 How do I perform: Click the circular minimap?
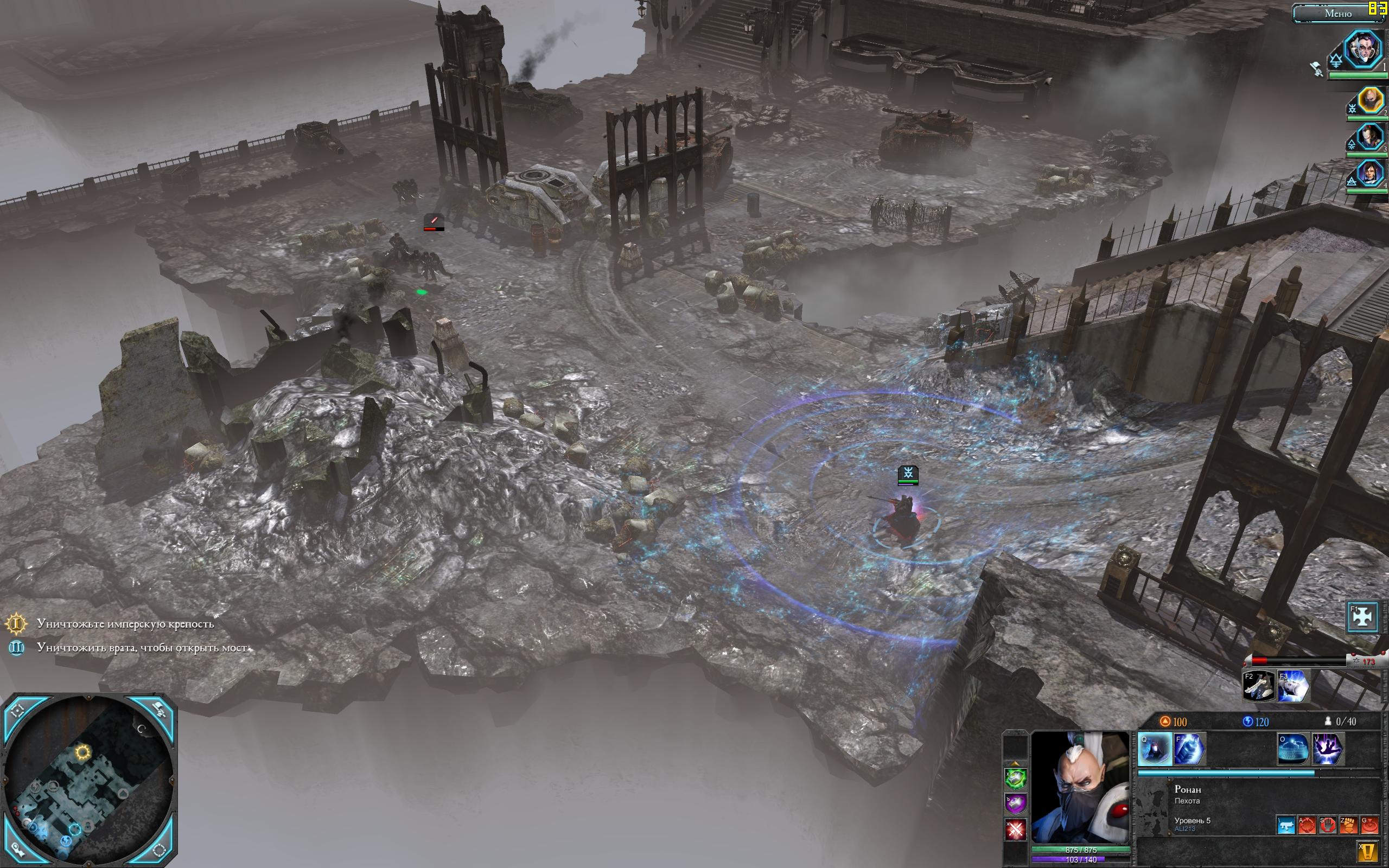tap(89, 781)
